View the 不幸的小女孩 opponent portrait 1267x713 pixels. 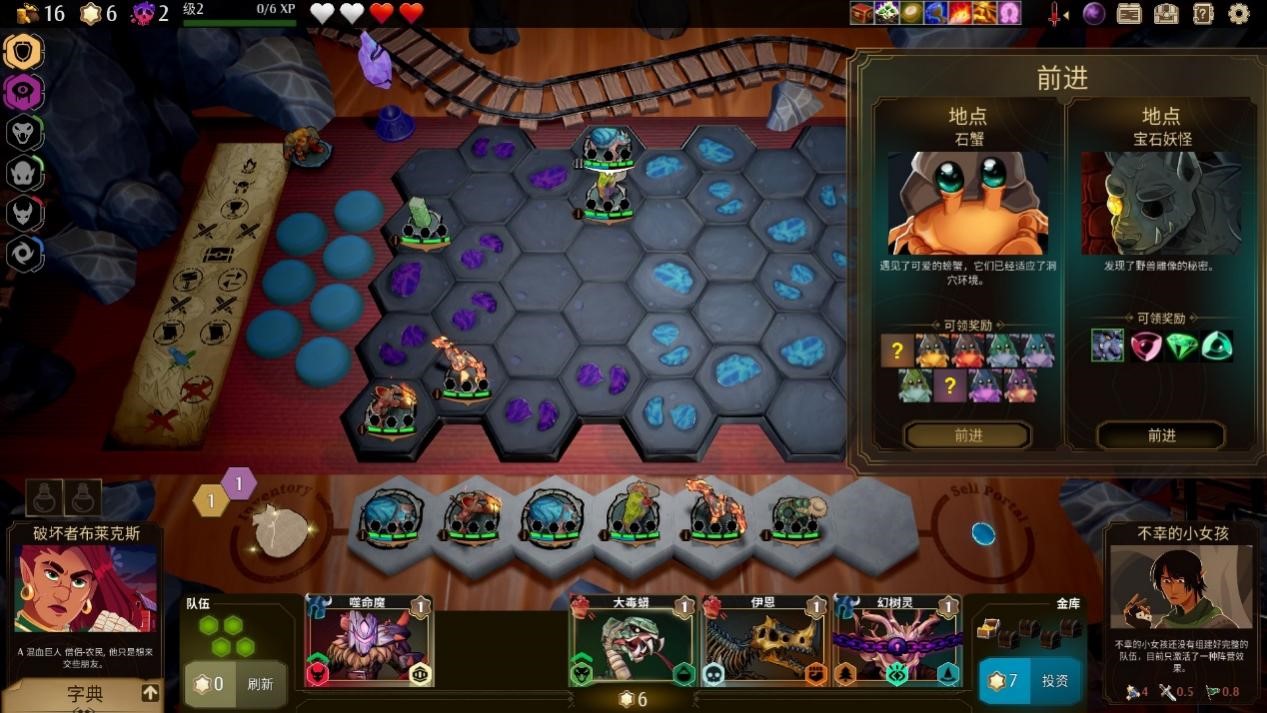pyautogui.click(x=1167, y=587)
